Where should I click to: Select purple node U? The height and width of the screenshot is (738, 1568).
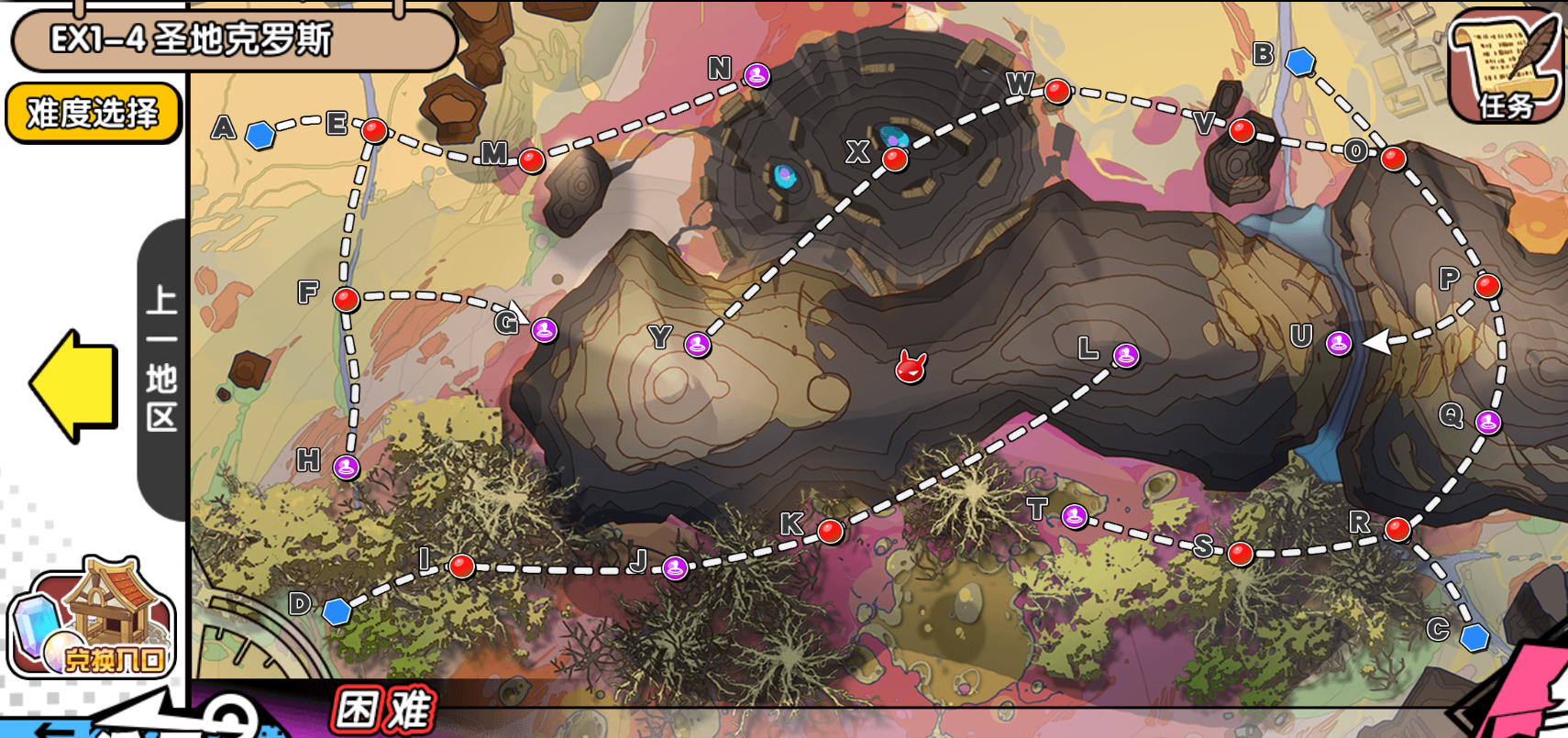click(1339, 344)
